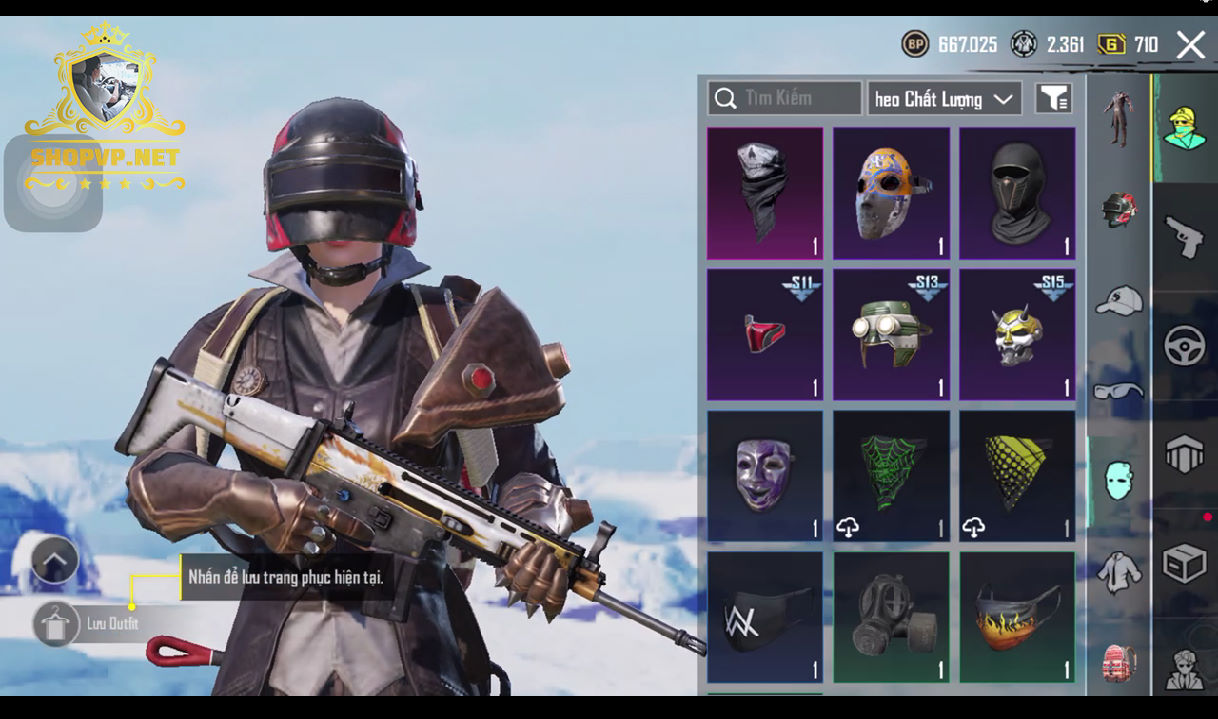Viewport: 1218px width, 719px height.
Task: Close the inventory screen with the X
Action: [x=1190, y=45]
